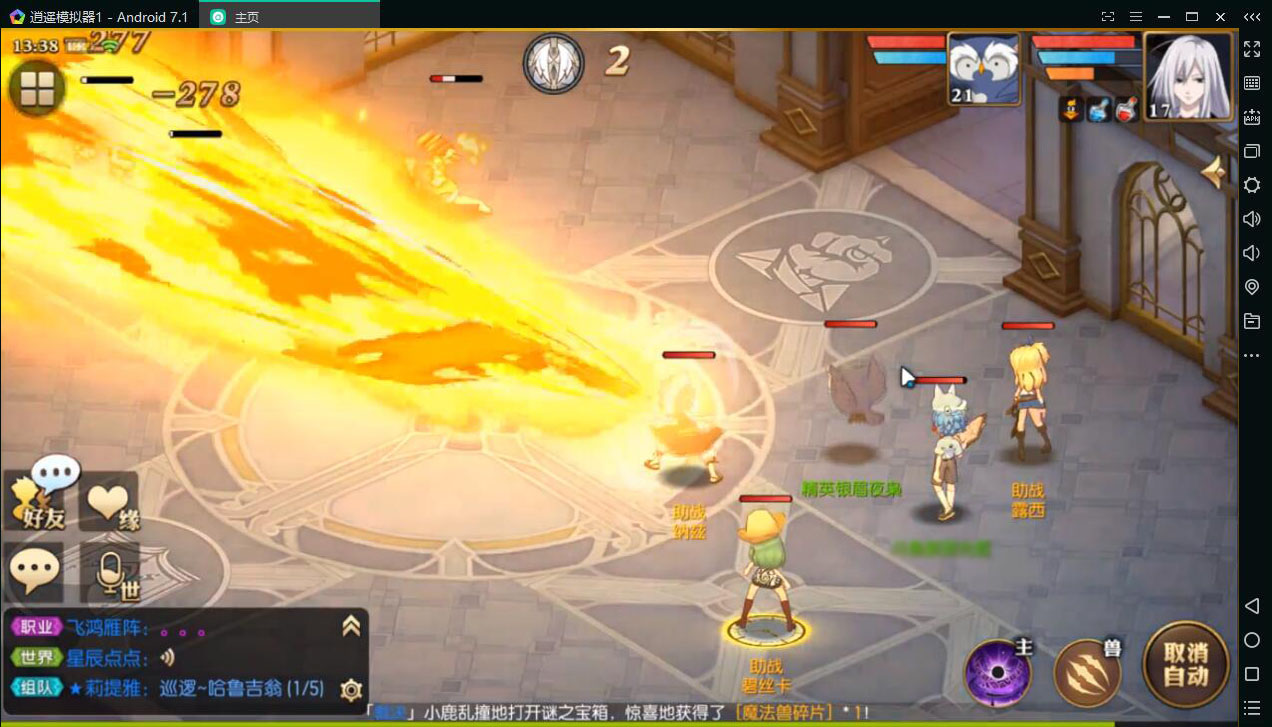Open chat settings gear icon
This screenshot has width=1272, height=727.
351,689
